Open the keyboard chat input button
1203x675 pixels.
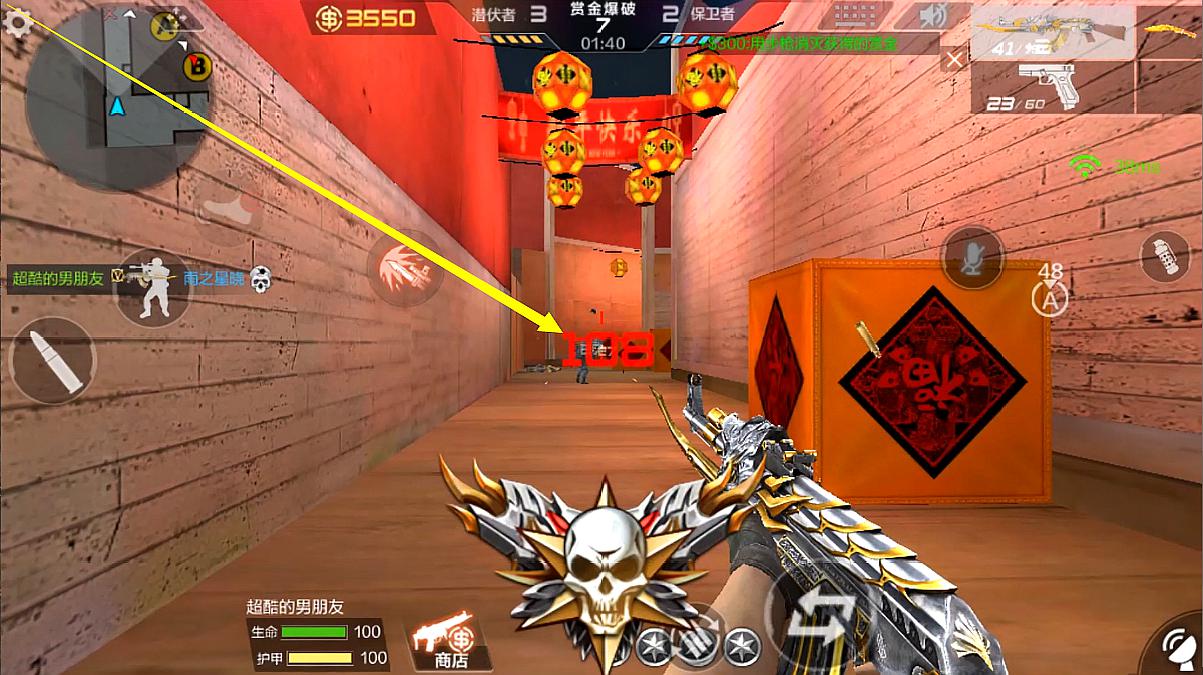click(856, 17)
